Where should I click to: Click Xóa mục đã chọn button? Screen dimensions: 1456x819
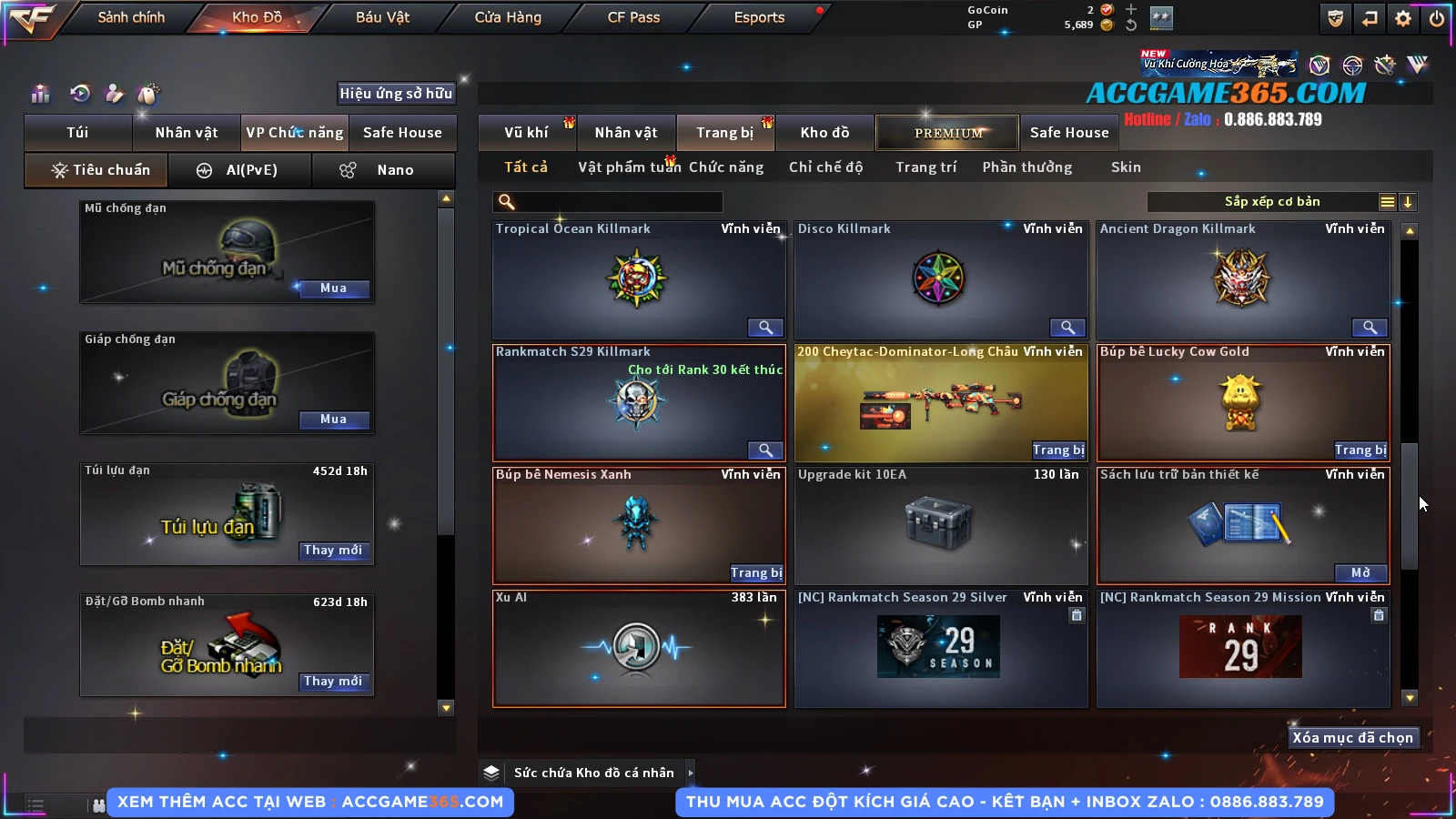click(x=1352, y=738)
